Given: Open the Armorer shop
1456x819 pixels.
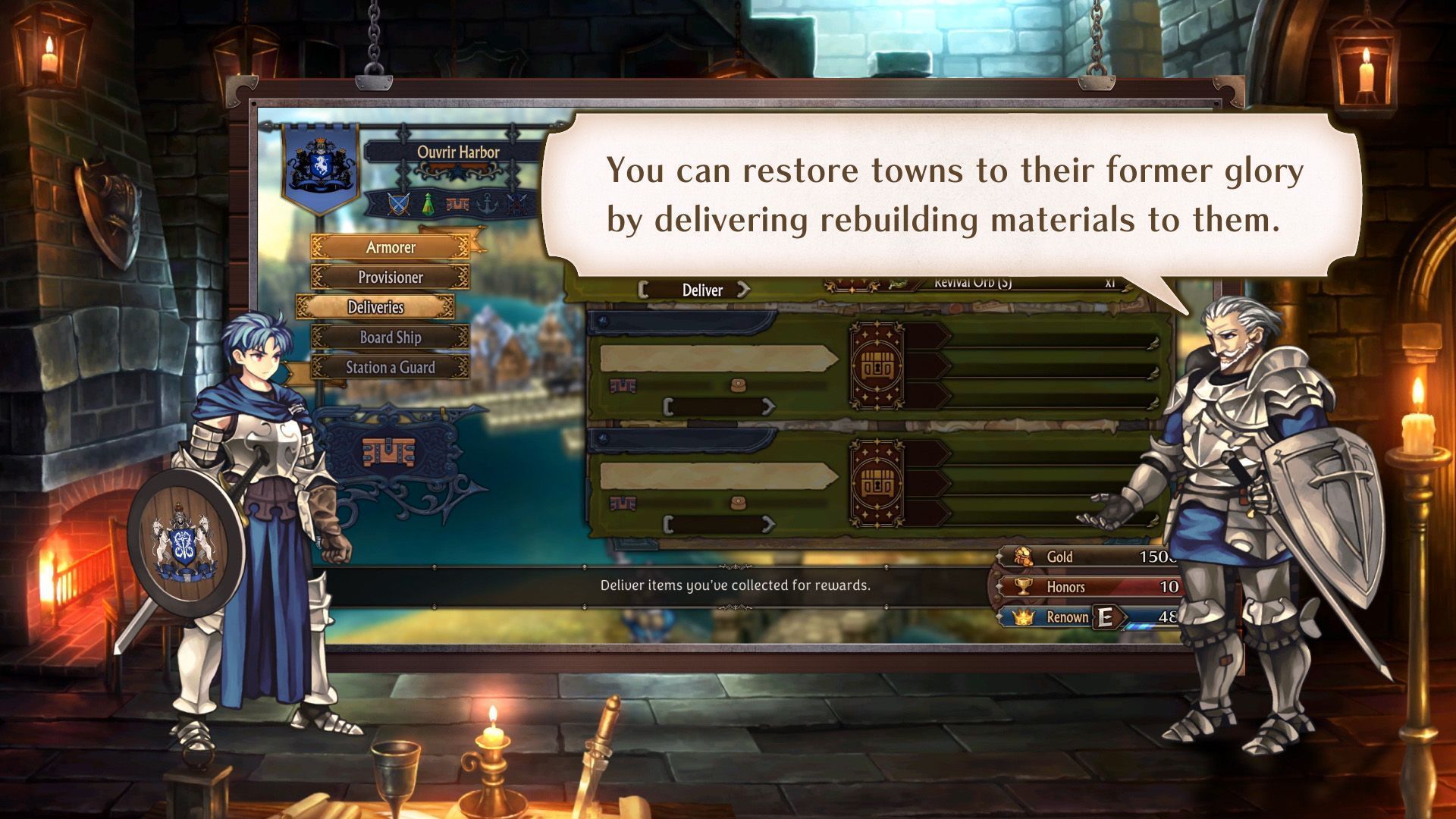Looking at the screenshot, I should coord(391,247).
